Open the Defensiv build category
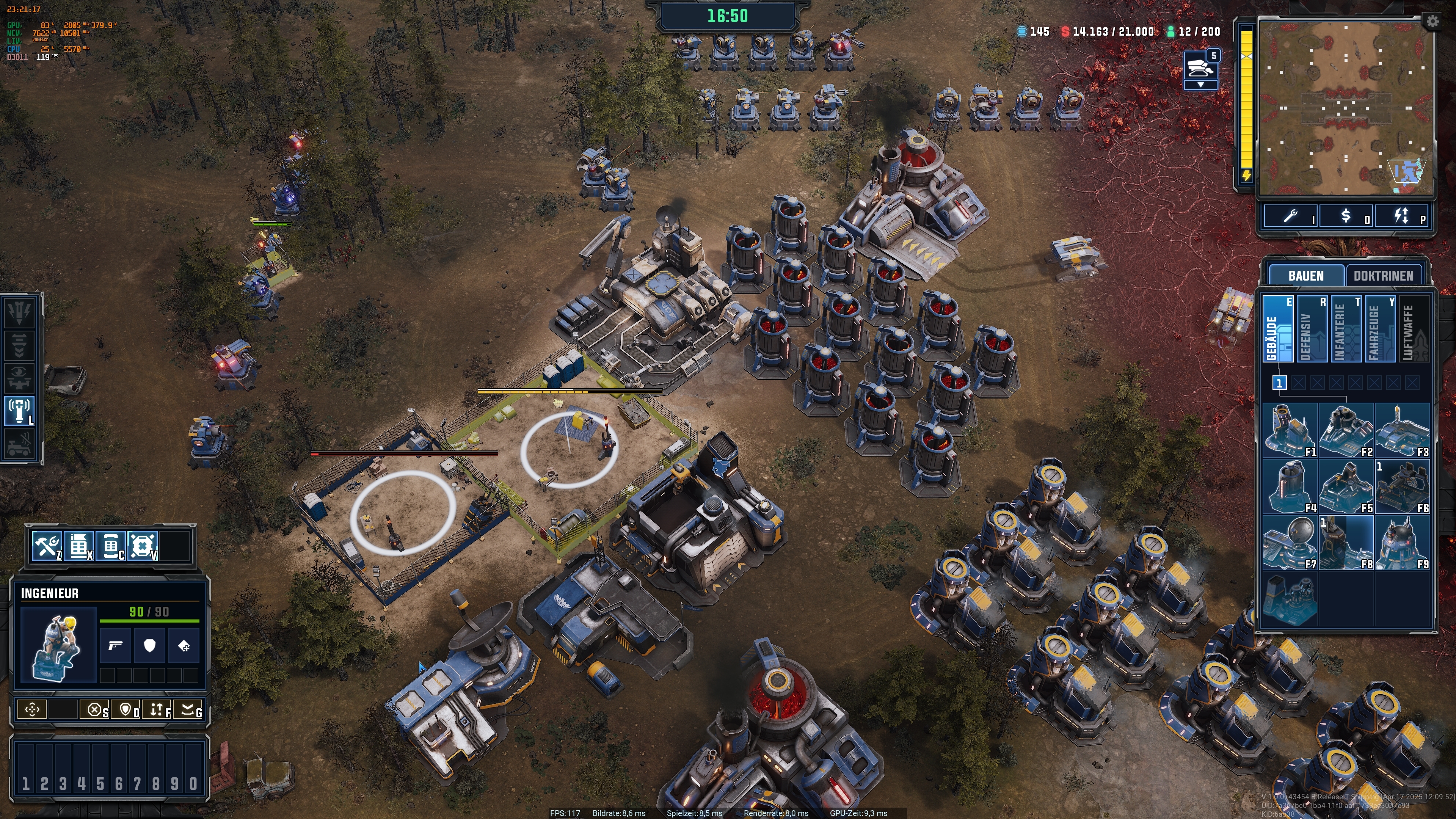Screen dimensions: 1456x819 [x=1311, y=328]
